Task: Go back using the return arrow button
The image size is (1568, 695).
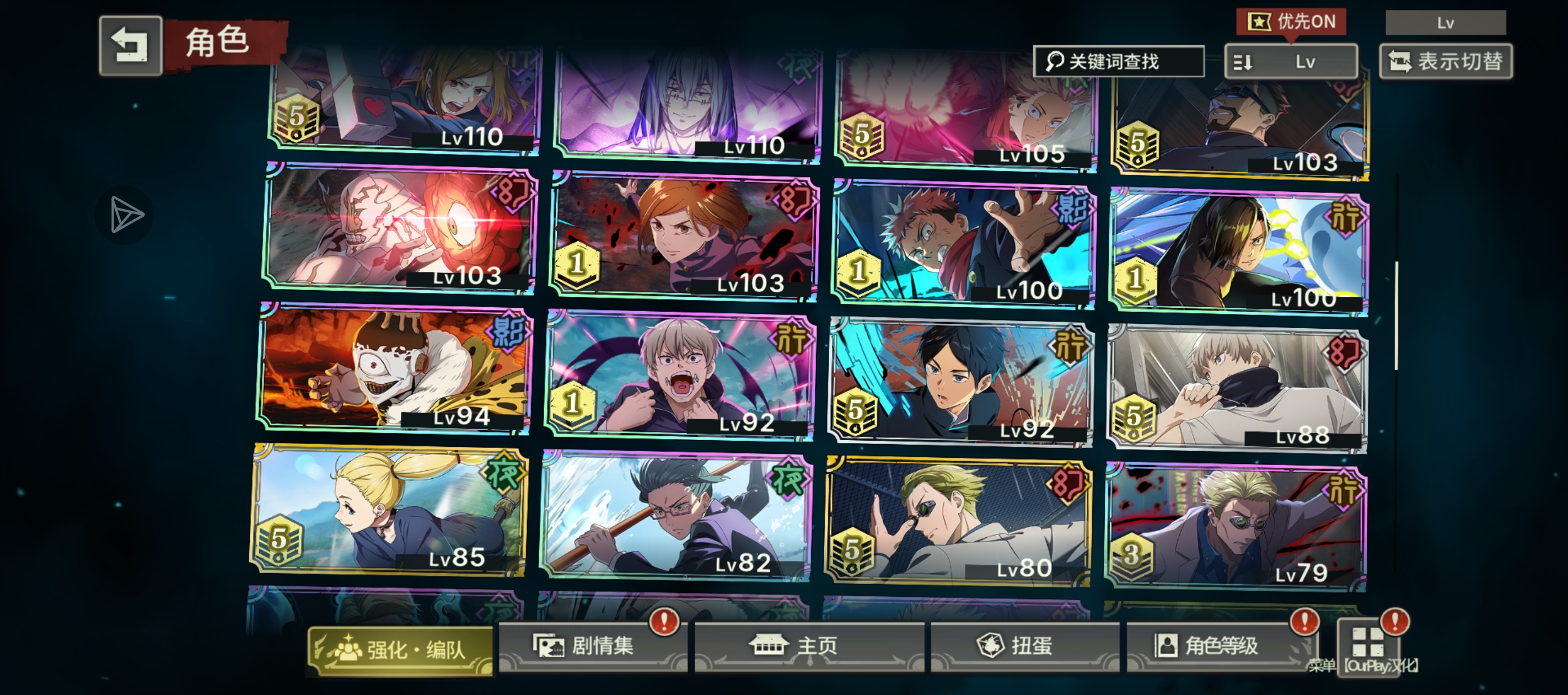Action: (x=130, y=46)
